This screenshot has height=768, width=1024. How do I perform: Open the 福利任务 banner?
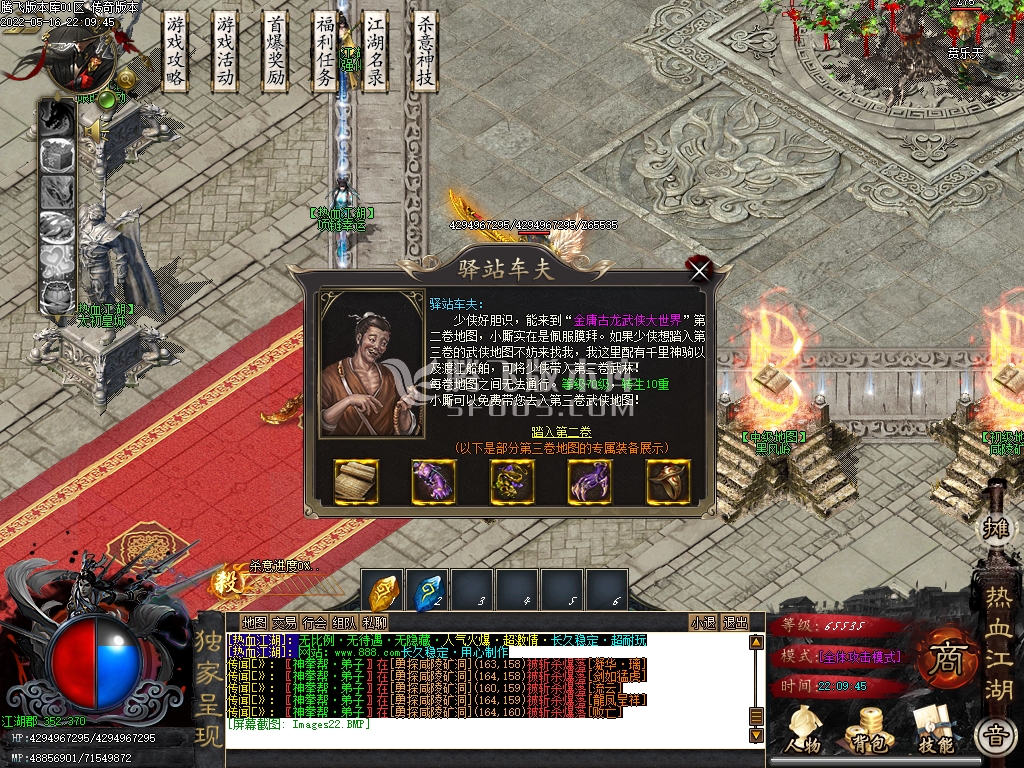[x=325, y=53]
